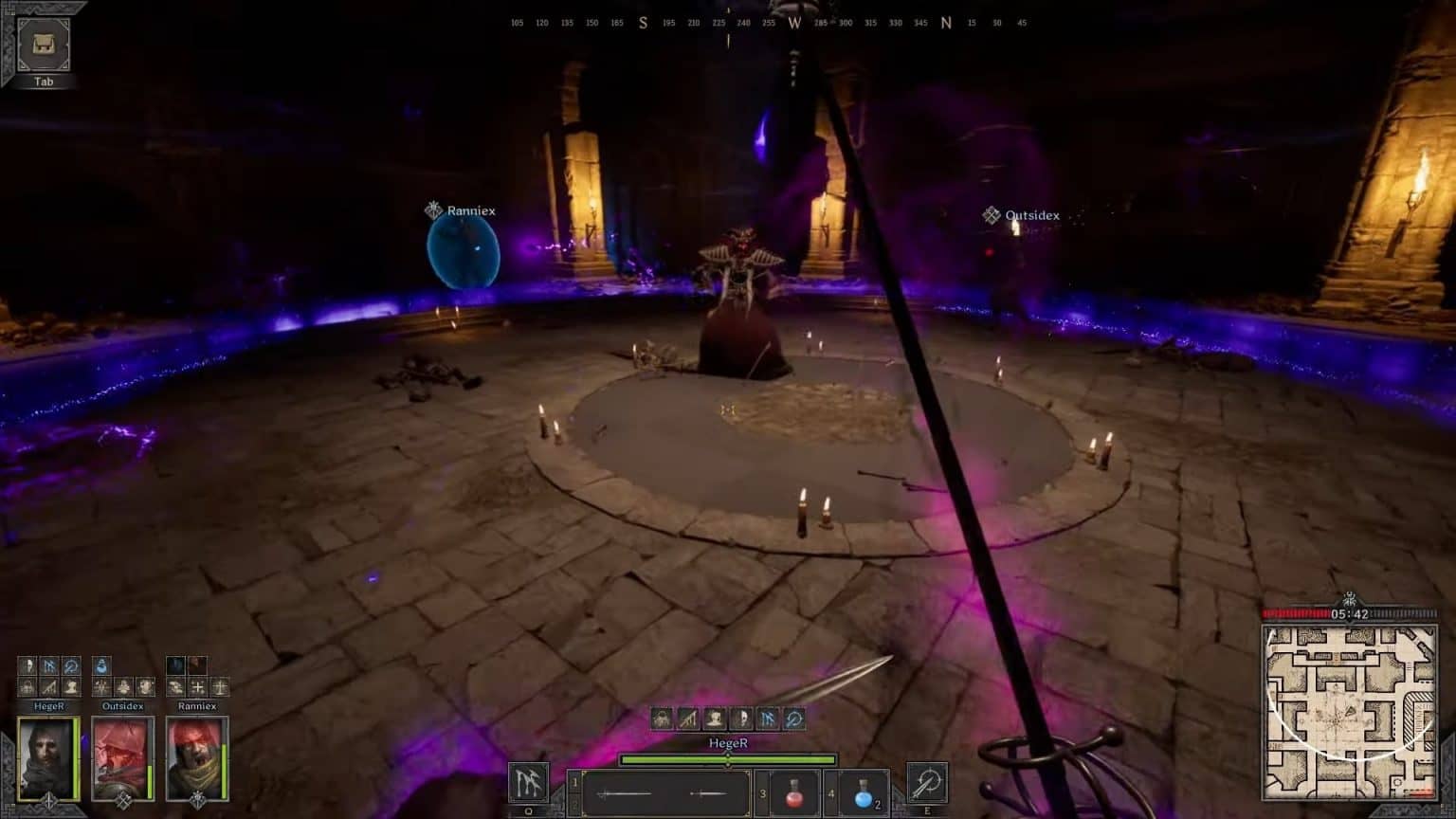The image size is (1456, 819).
Task: Click the Outsidex player name label
Action: [x=1031, y=215]
